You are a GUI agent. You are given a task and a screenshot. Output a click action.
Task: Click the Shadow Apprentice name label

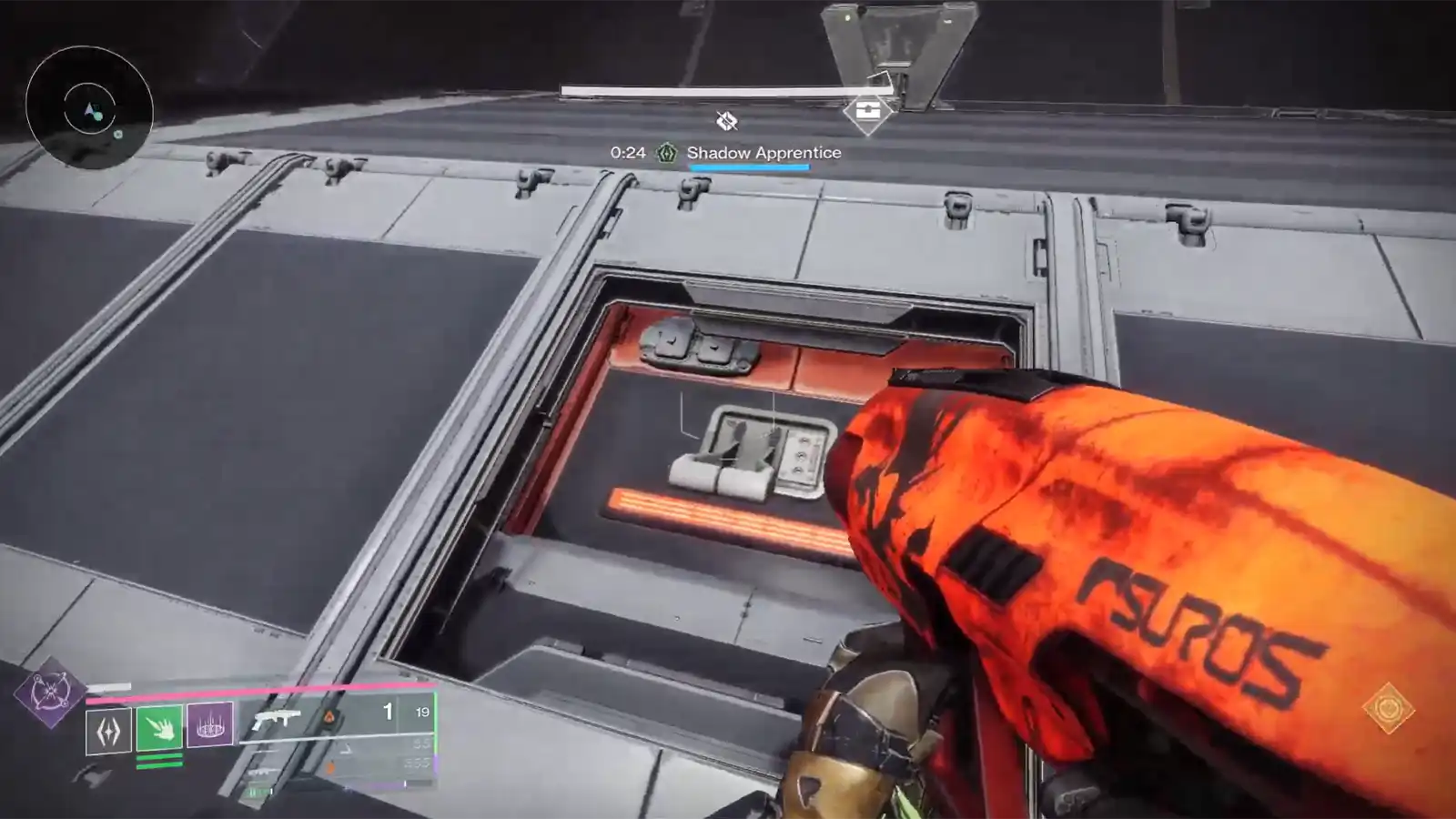pos(763,153)
